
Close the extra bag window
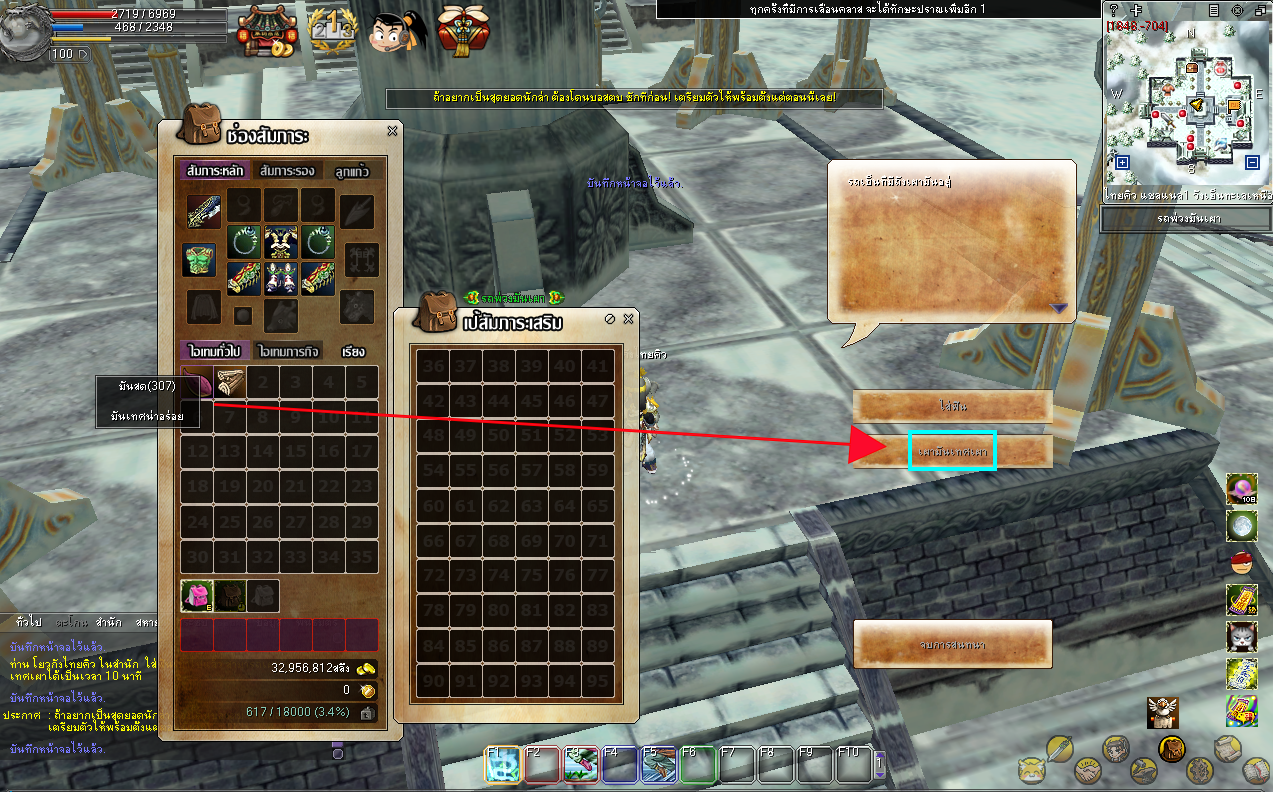(628, 319)
